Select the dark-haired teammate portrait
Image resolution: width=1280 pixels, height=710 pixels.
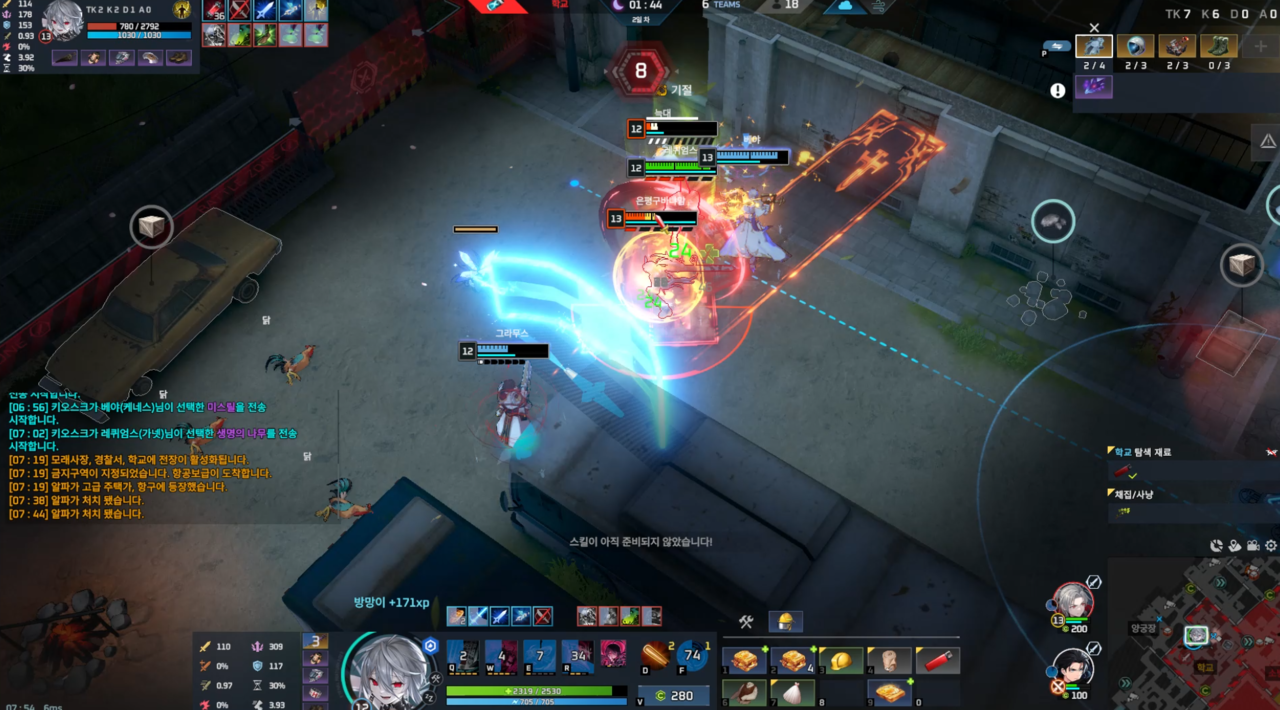(1073, 668)
